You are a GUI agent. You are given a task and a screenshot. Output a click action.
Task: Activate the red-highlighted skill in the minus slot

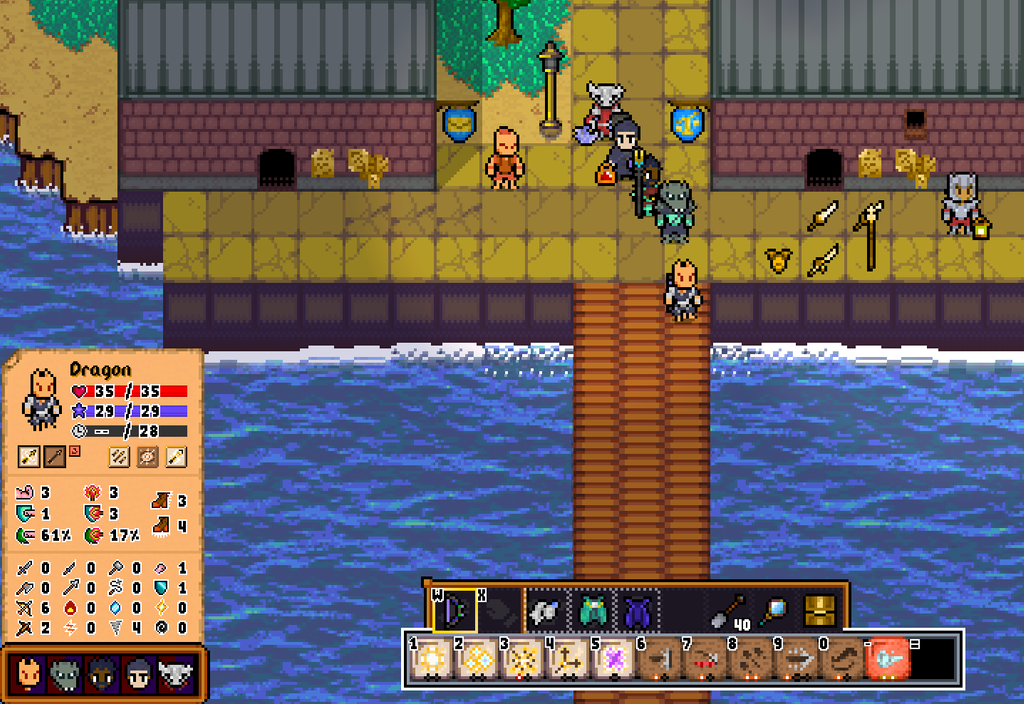(887, 660)
